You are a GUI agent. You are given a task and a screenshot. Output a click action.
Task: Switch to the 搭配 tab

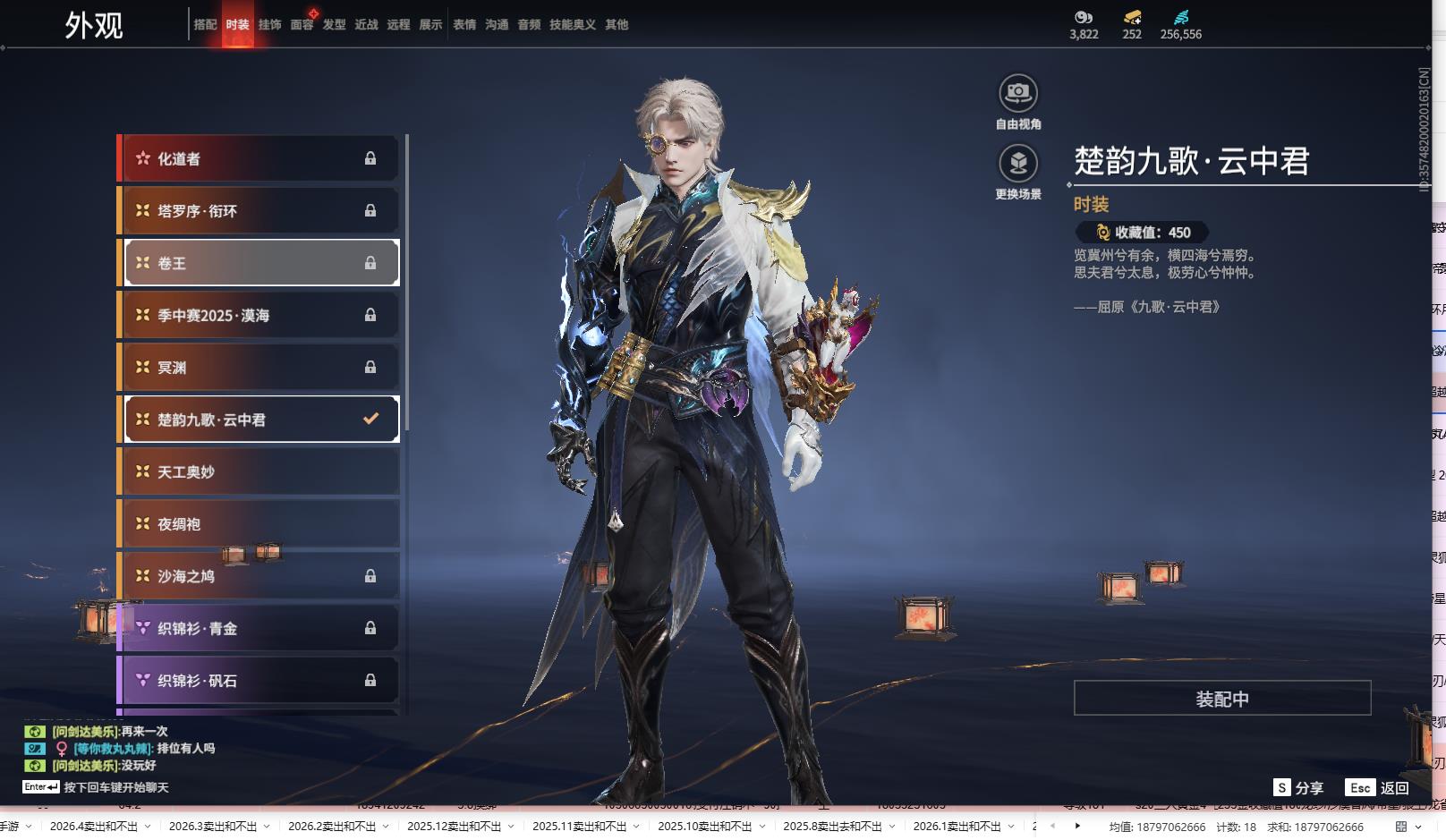206,25
